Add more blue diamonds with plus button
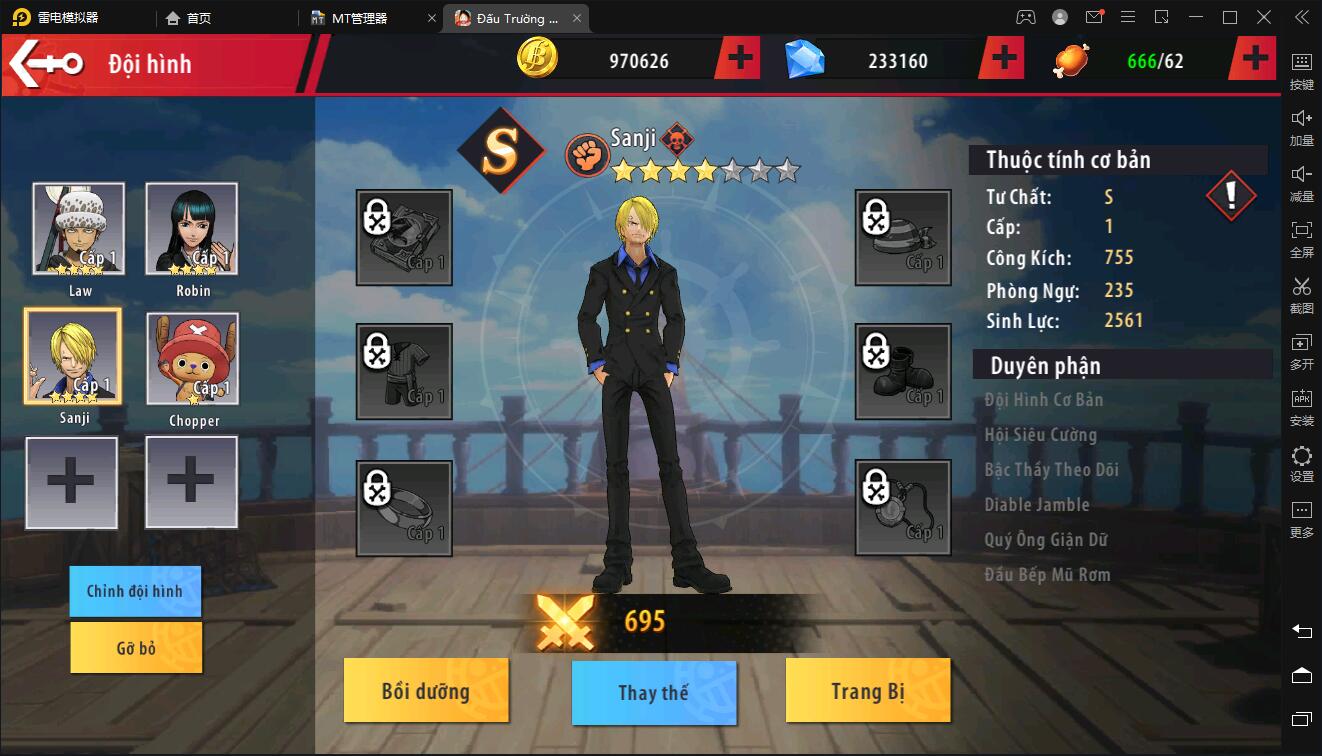The width and height of the screenshot is (1322, 756). pos(1004,60)
